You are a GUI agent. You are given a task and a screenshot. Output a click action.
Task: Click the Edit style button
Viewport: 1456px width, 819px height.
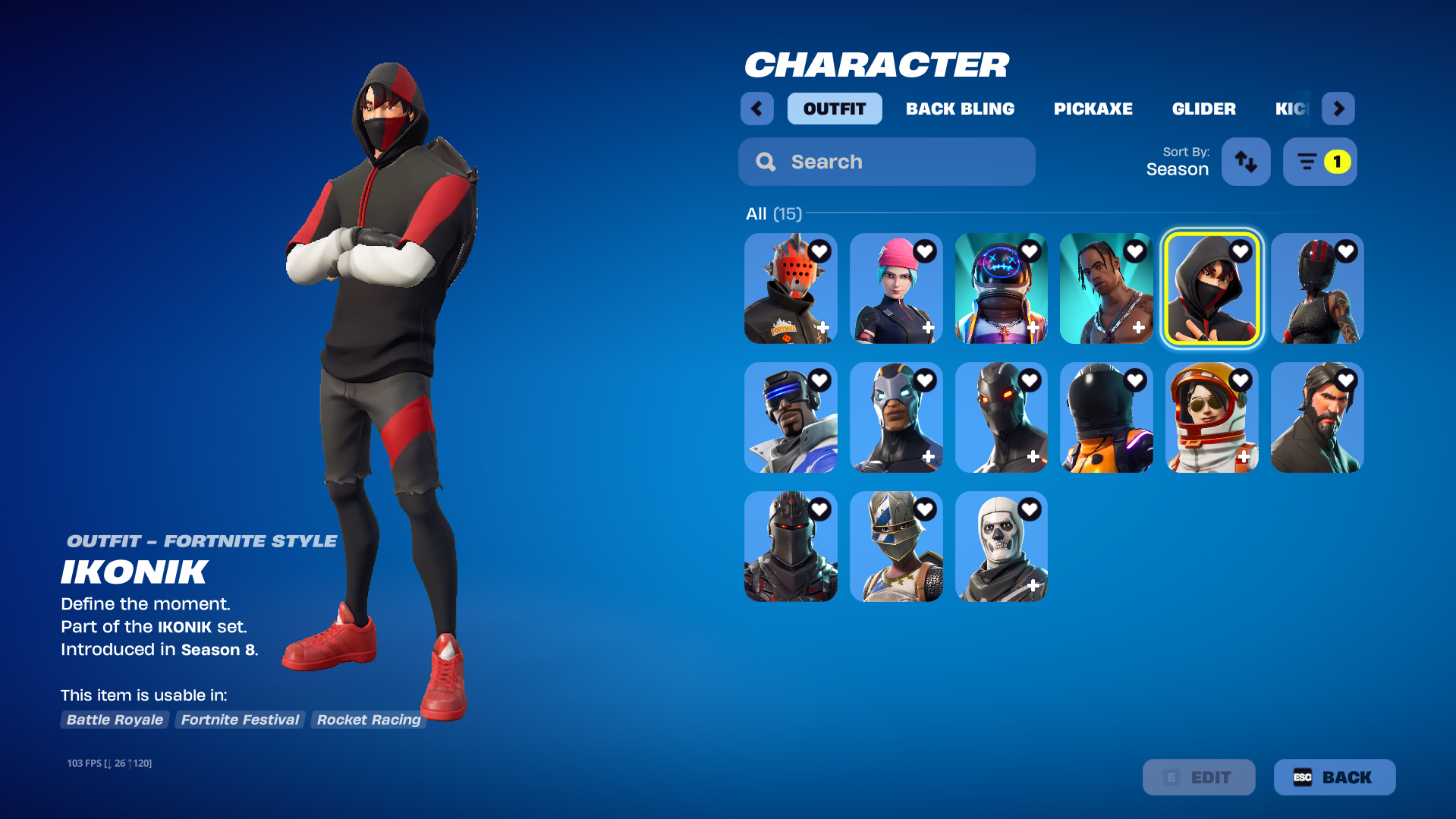1198,777
